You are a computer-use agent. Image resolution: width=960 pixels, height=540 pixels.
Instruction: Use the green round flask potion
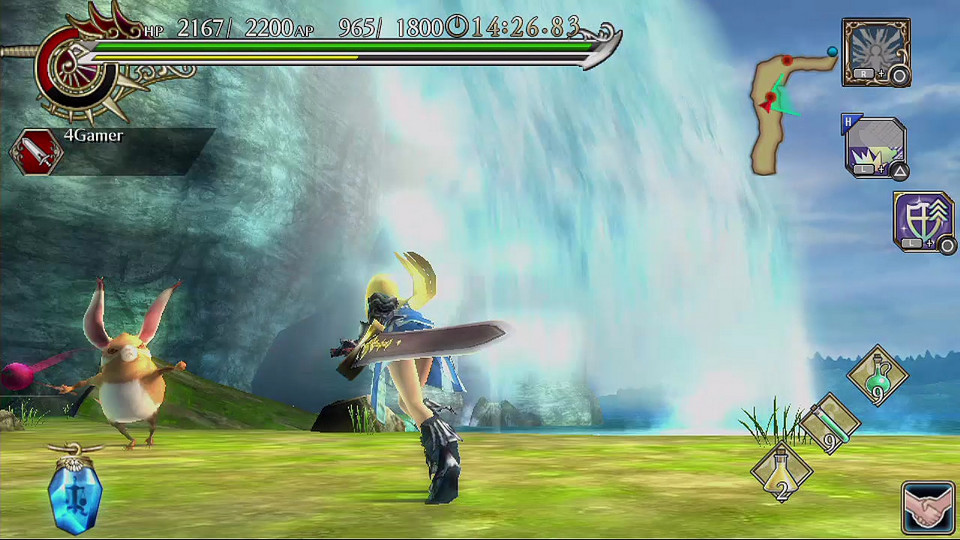click(x=877, y=375)
